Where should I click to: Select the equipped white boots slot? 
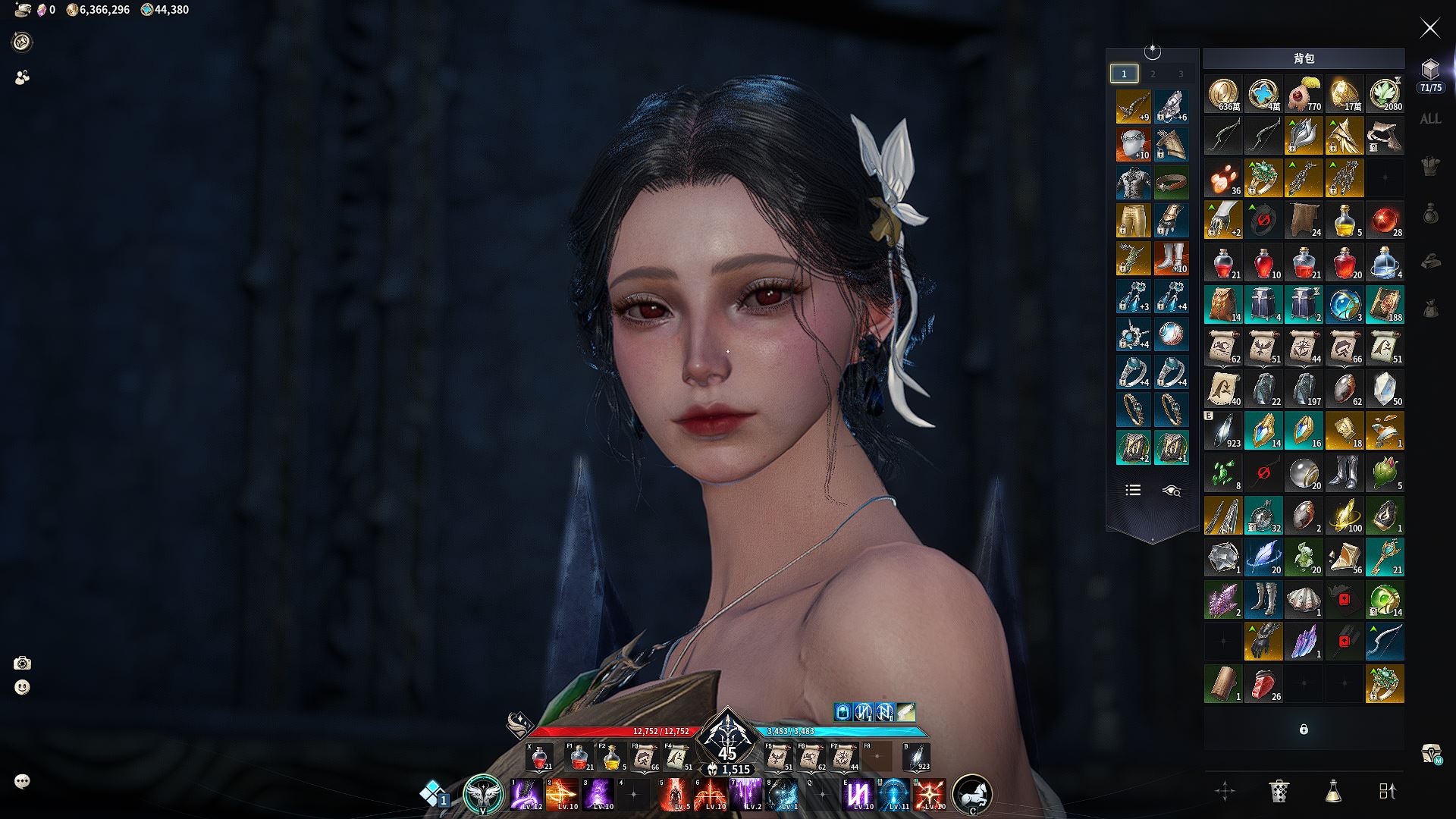click(1171, 259)
